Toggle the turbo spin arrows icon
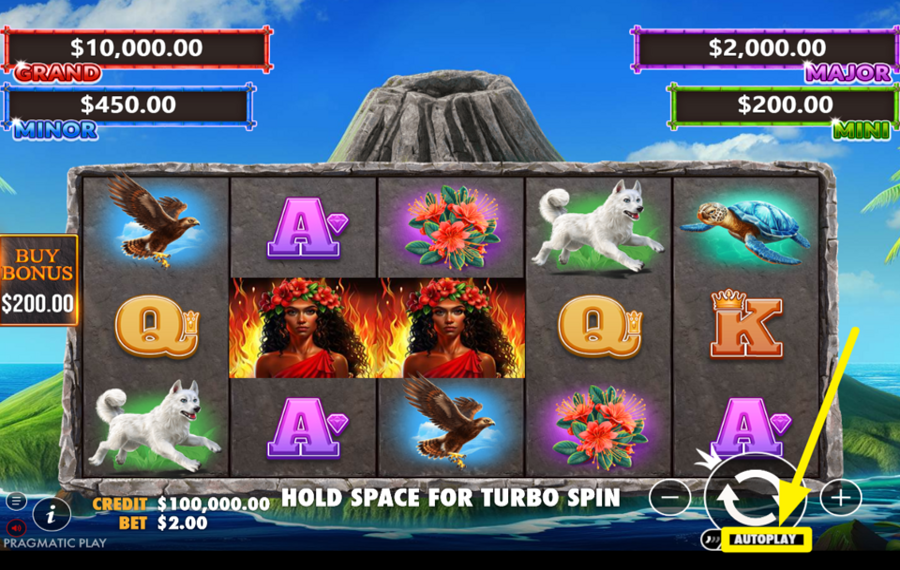The image size is (900, 570). pyautogui.click(x=711, y=540)
